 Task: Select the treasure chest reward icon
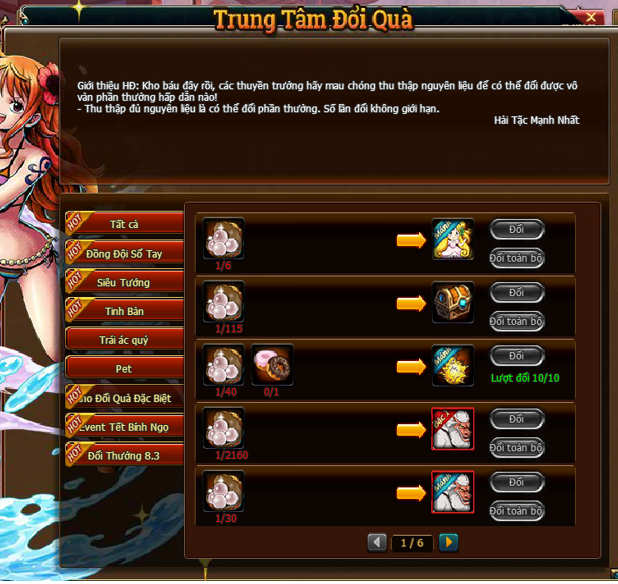[453, 303]
